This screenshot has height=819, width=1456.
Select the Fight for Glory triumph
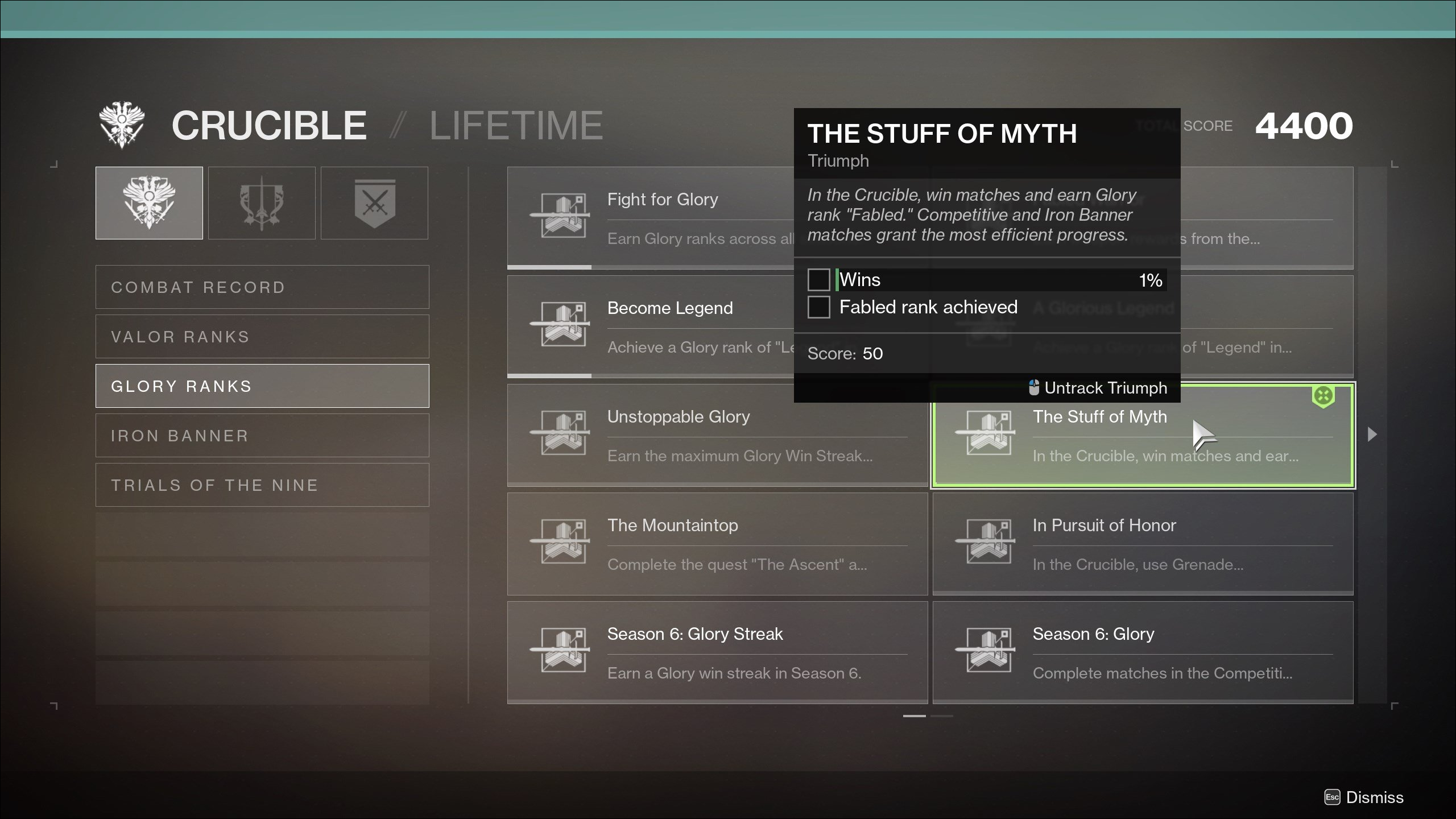(648, 217)
